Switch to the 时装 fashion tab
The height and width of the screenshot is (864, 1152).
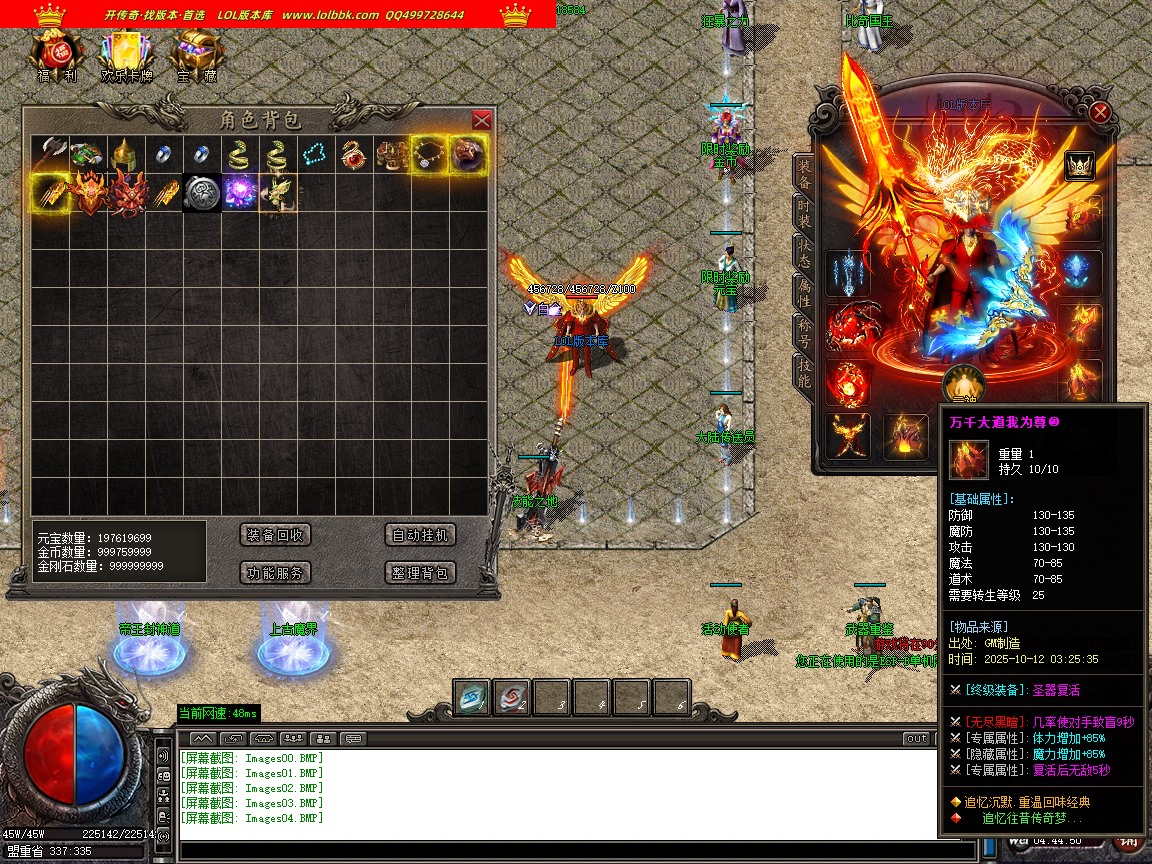click(804, 212)
